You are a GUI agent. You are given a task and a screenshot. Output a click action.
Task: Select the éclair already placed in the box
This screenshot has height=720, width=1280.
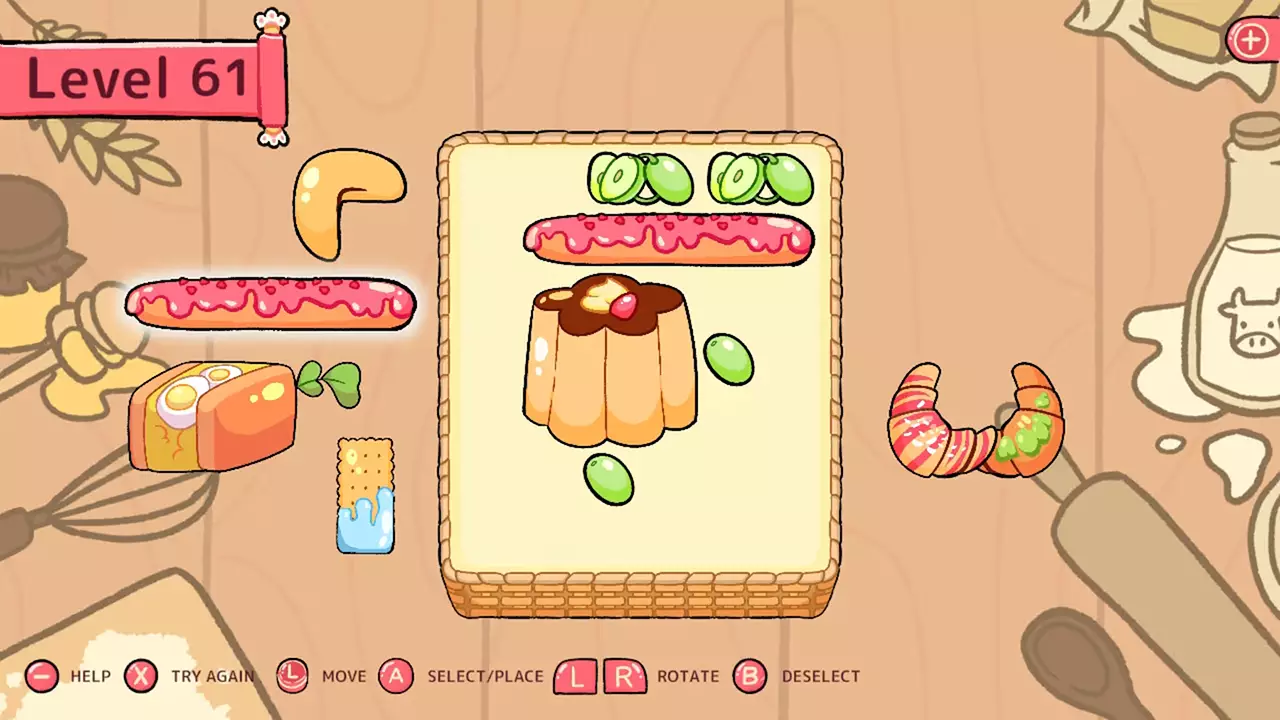click(668, 238)
